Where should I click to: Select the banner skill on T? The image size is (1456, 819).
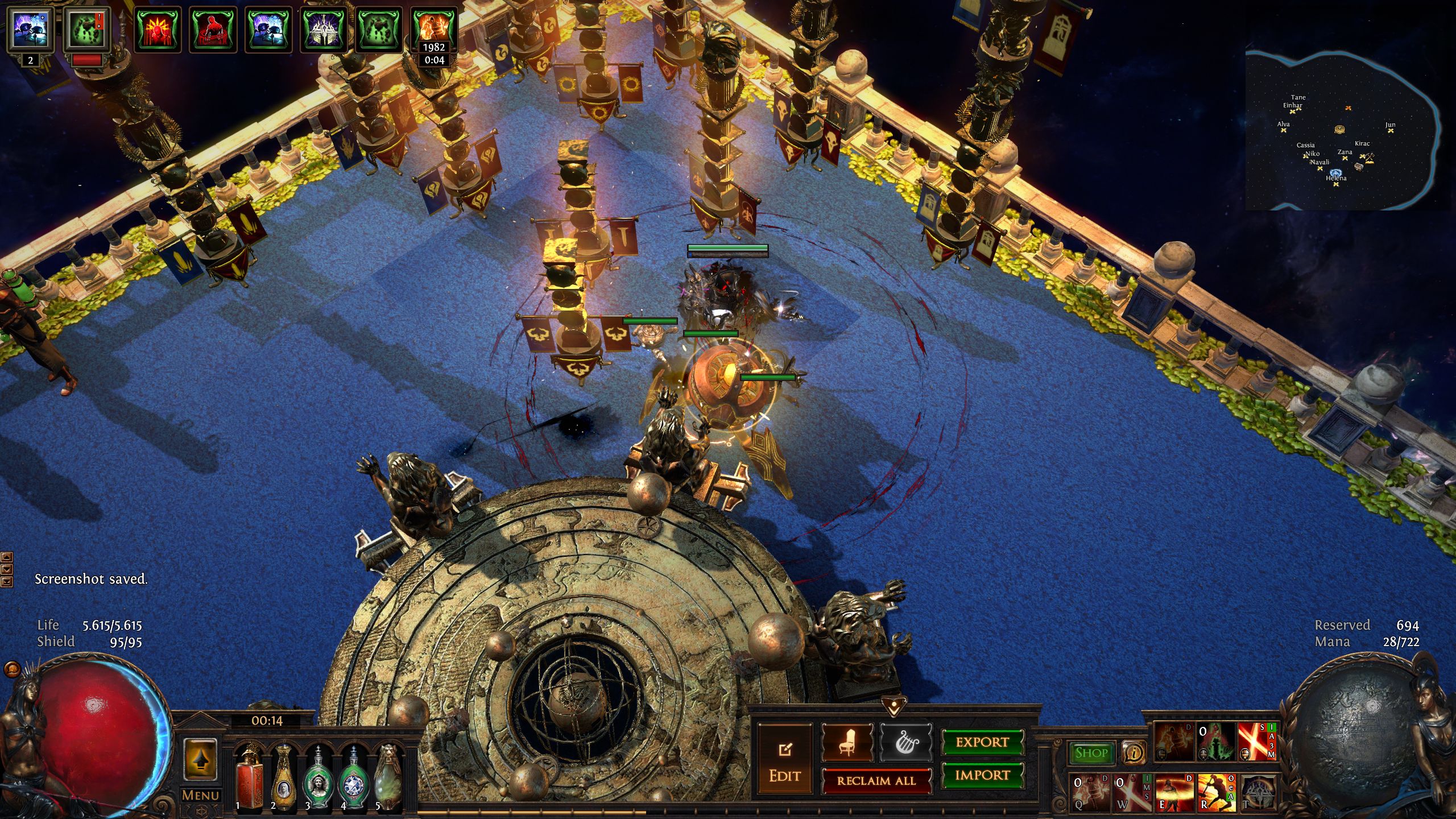(x=1258, y=792)
